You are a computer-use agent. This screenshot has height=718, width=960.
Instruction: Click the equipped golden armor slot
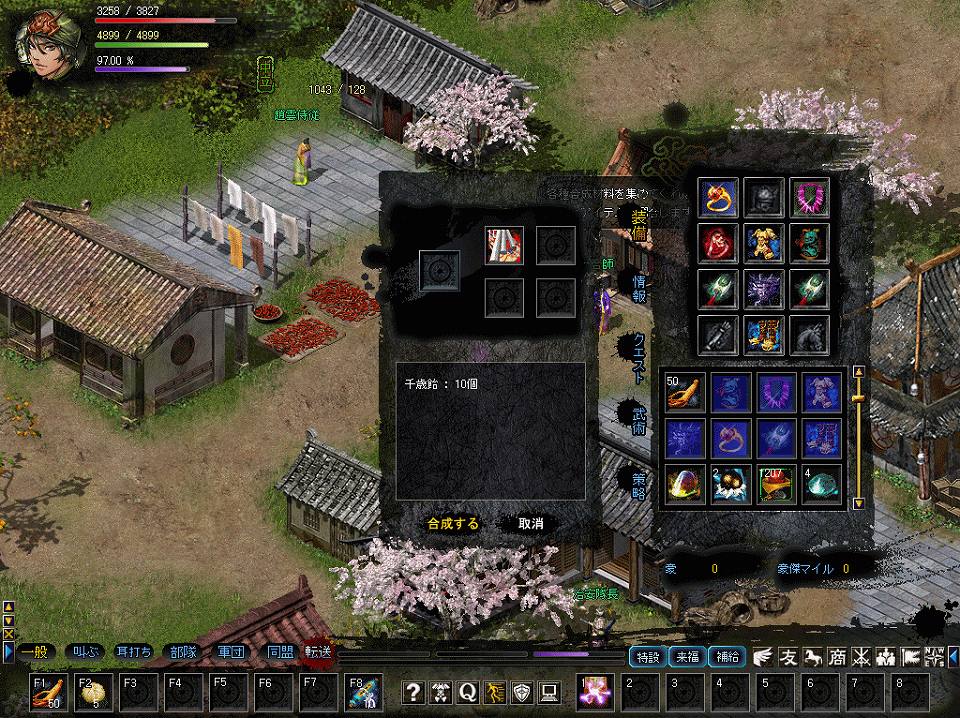point(764,243)
